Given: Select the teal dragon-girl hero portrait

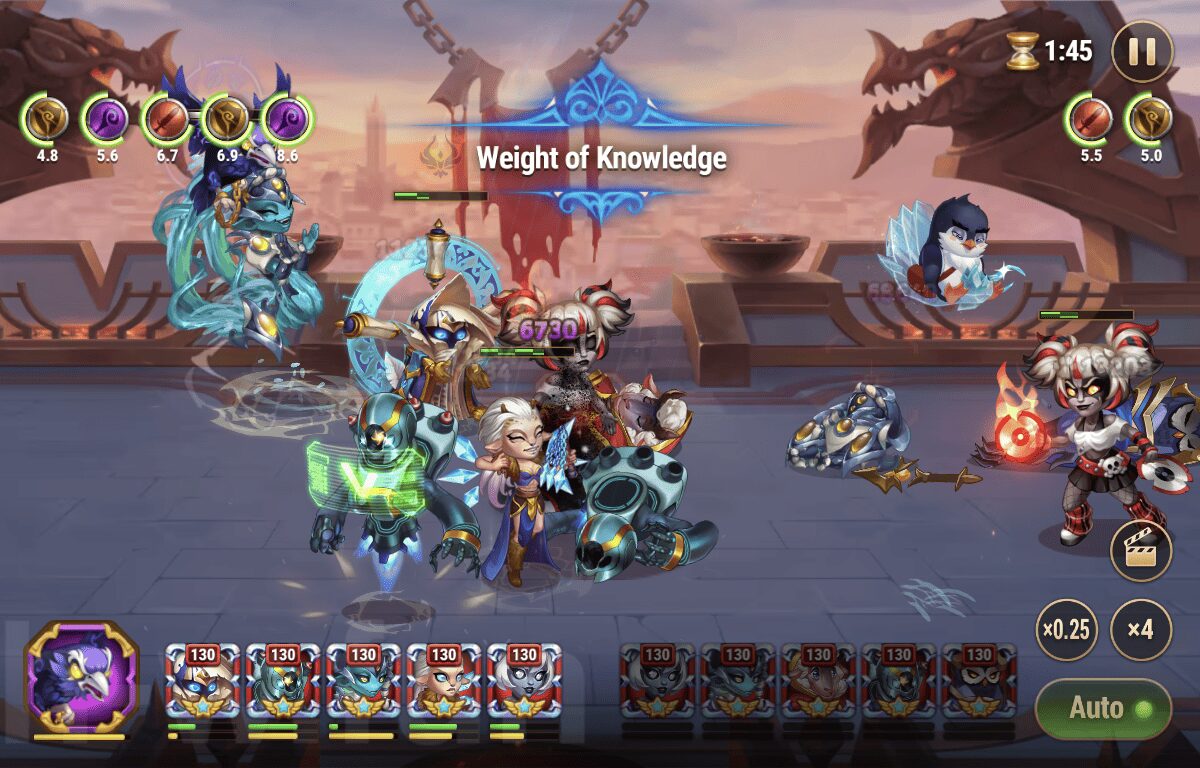Looking at the screenshot, I should pyautogui.click(x=363, y=681).
